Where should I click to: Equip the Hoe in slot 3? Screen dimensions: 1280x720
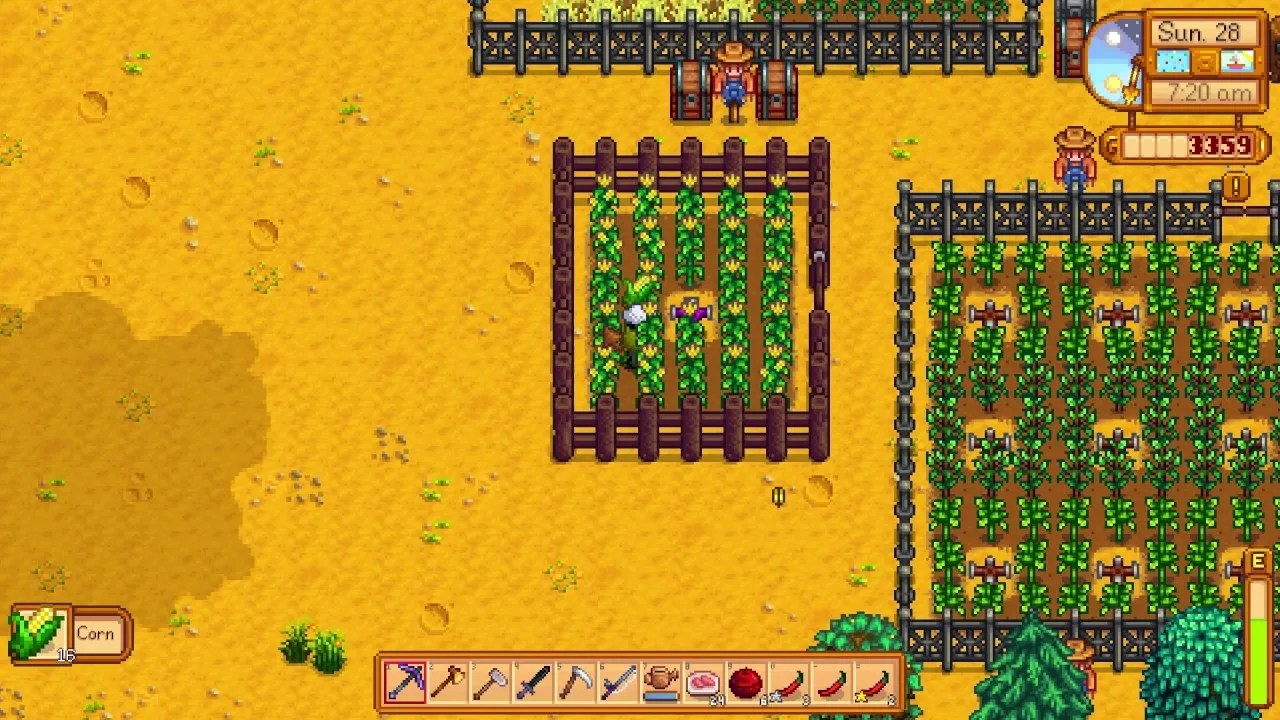(x=492, y=683)
